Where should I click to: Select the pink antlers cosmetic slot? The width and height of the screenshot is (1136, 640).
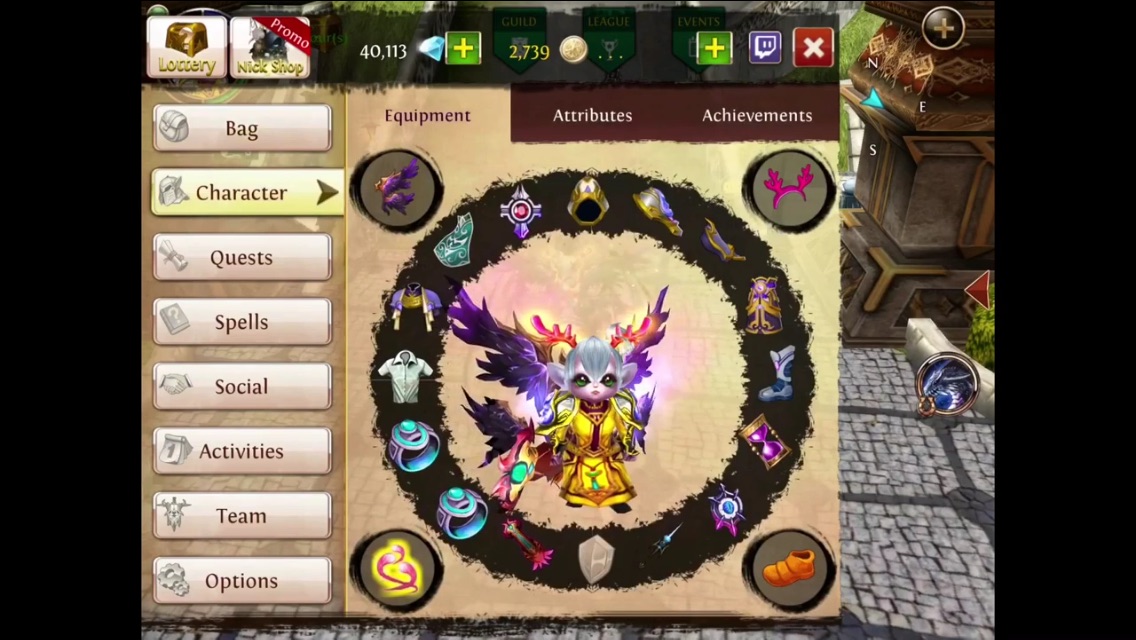coord(788,188)
